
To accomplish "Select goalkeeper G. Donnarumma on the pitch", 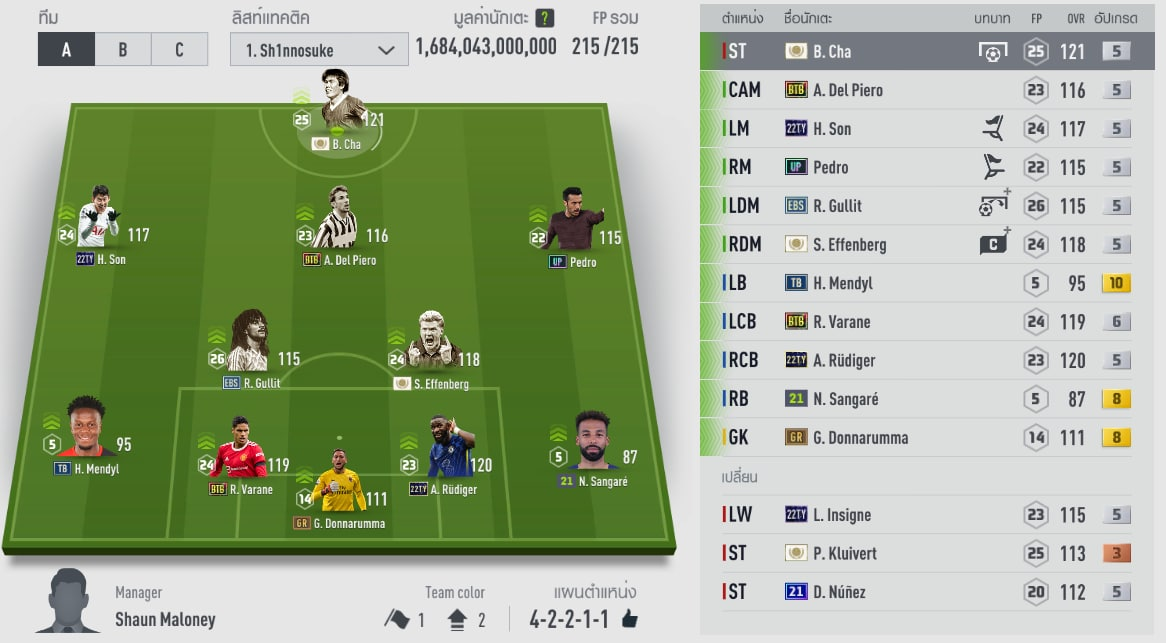I will pyautogui.click(x=338, y=485).
